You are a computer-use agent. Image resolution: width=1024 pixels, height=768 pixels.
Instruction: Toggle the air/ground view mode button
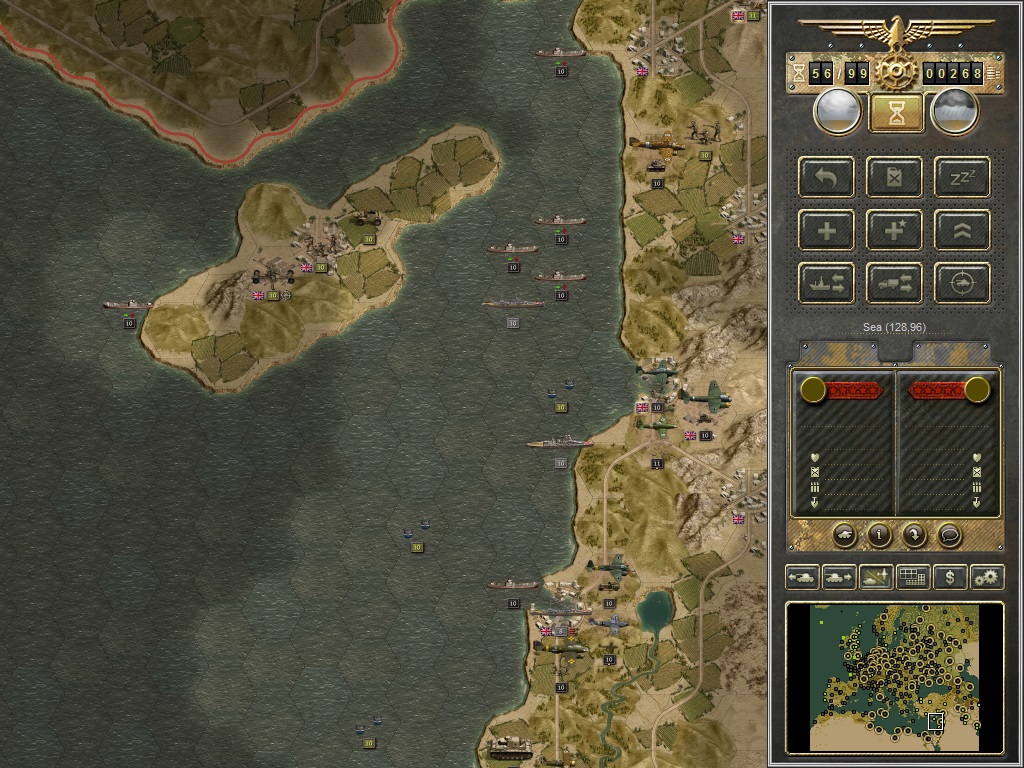click(x=876, y=577)
